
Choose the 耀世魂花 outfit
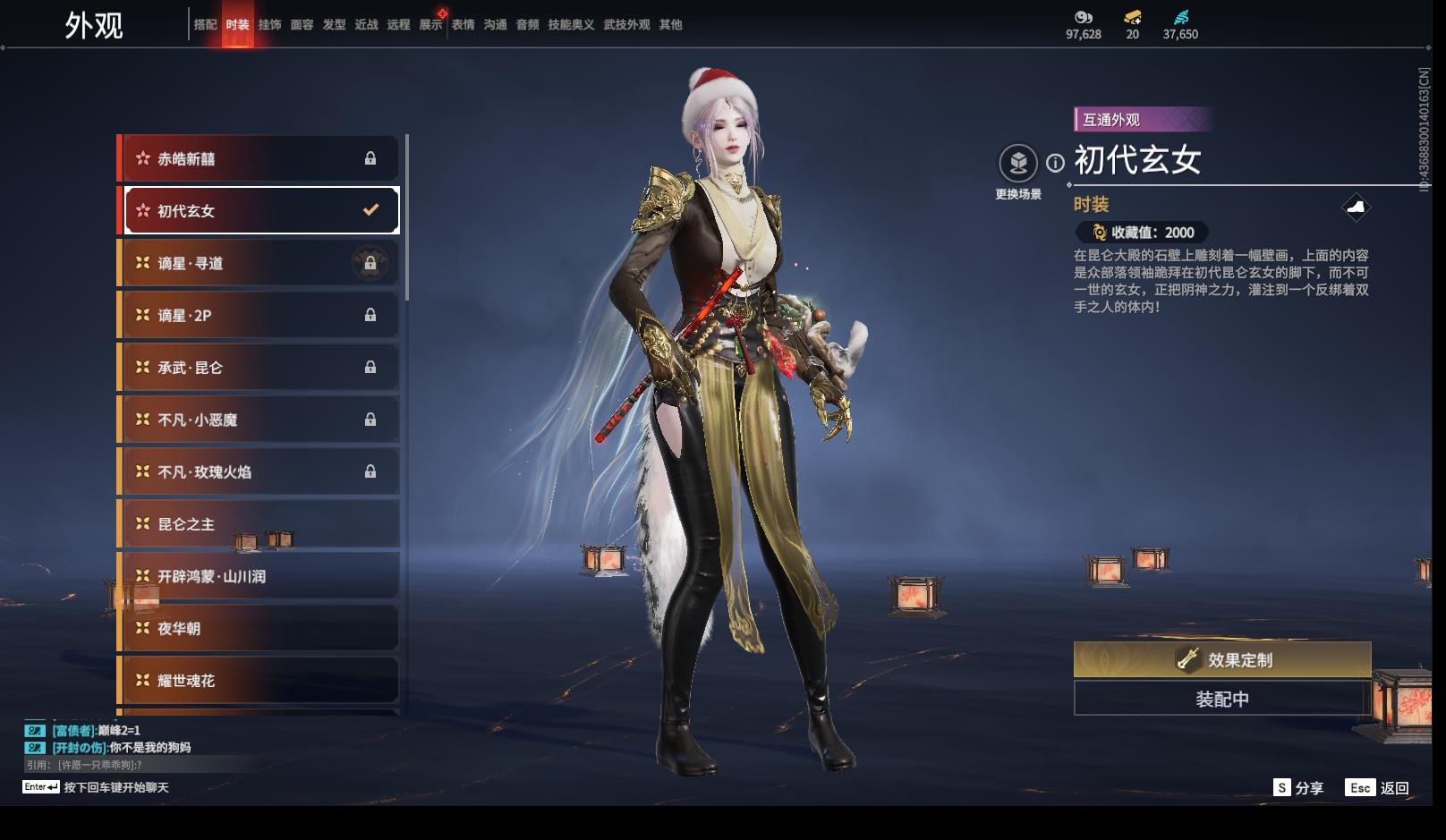[259, 681]
